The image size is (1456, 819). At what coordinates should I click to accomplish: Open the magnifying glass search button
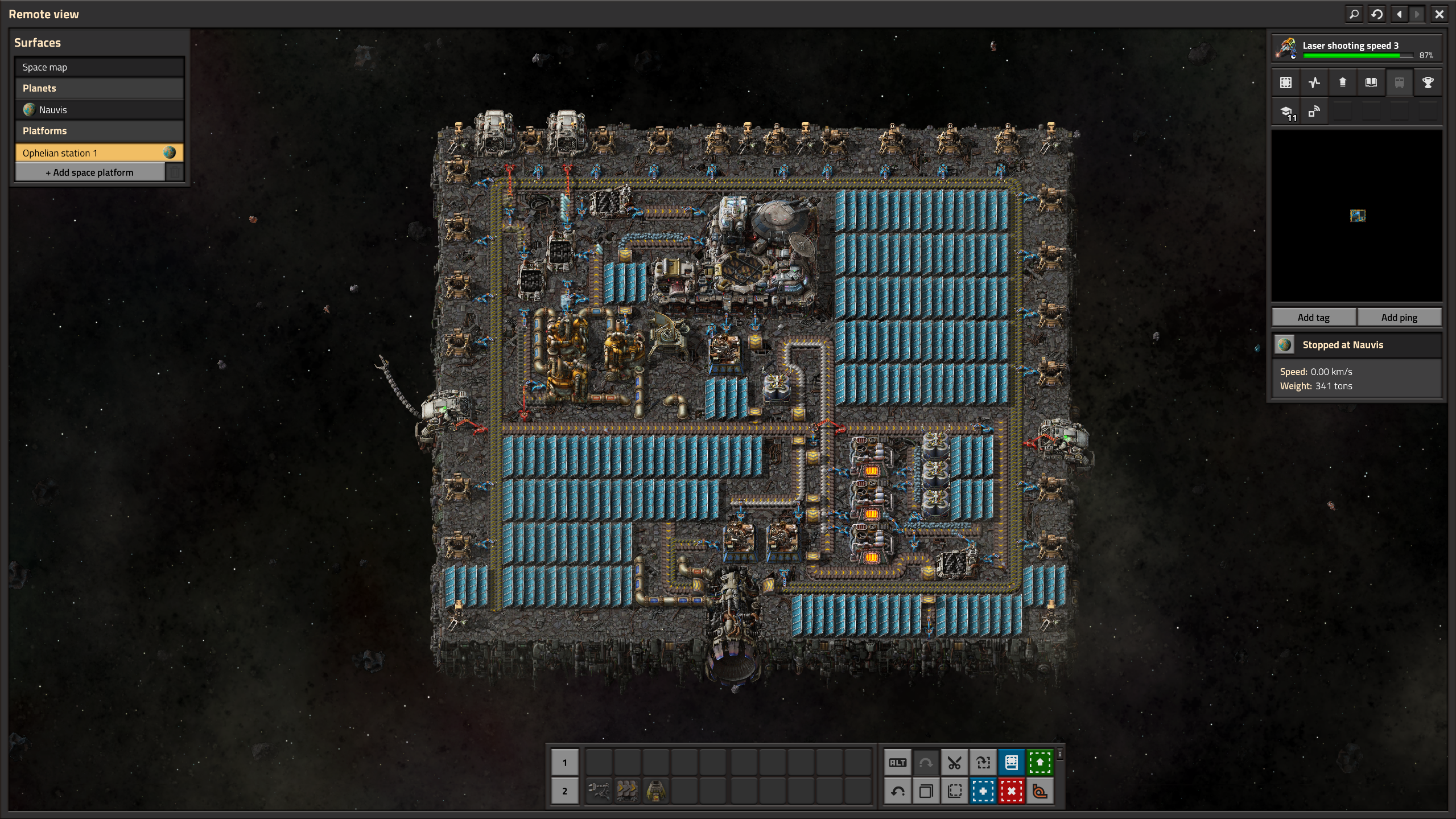click(x=1354, y=14)
